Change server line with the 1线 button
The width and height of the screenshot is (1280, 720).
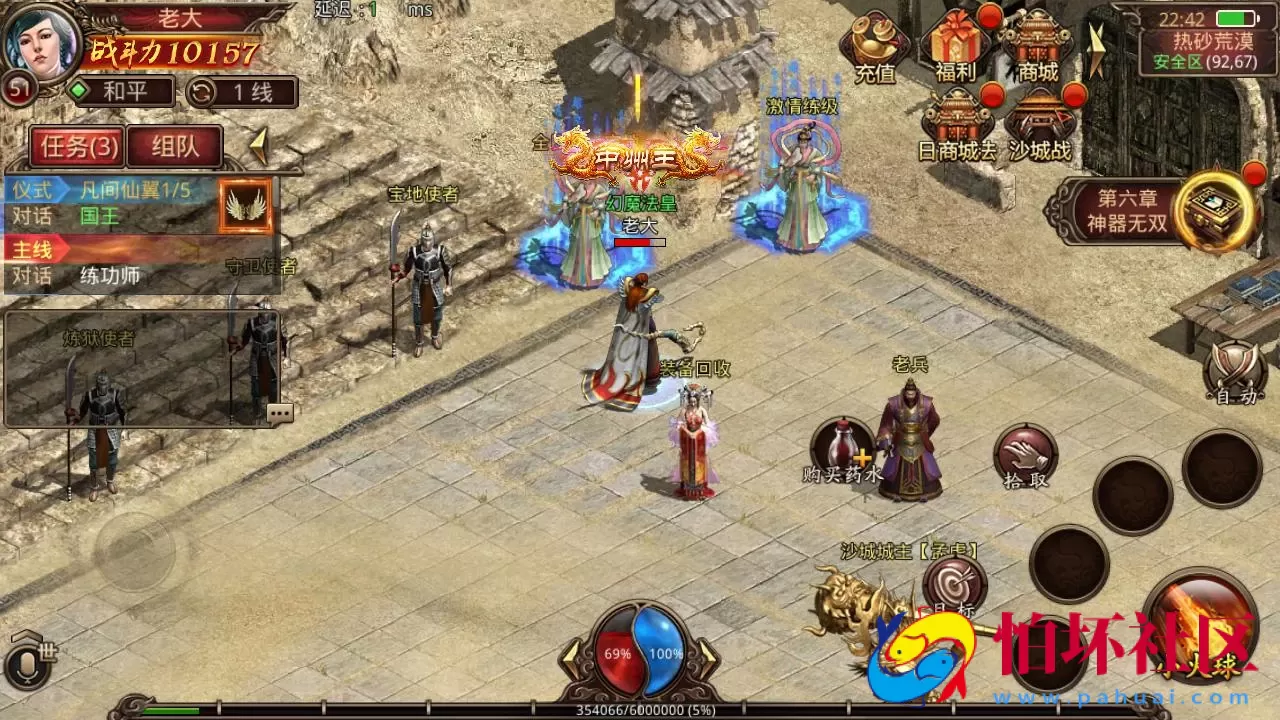(242, 92)
